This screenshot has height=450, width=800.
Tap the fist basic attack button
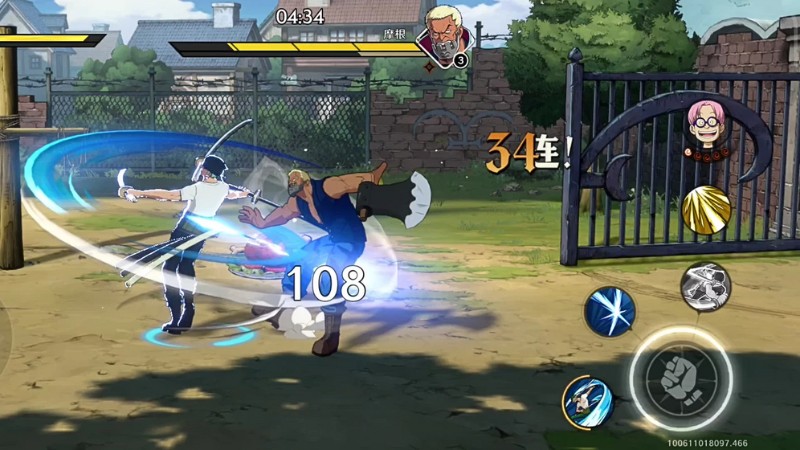point(681,378)
